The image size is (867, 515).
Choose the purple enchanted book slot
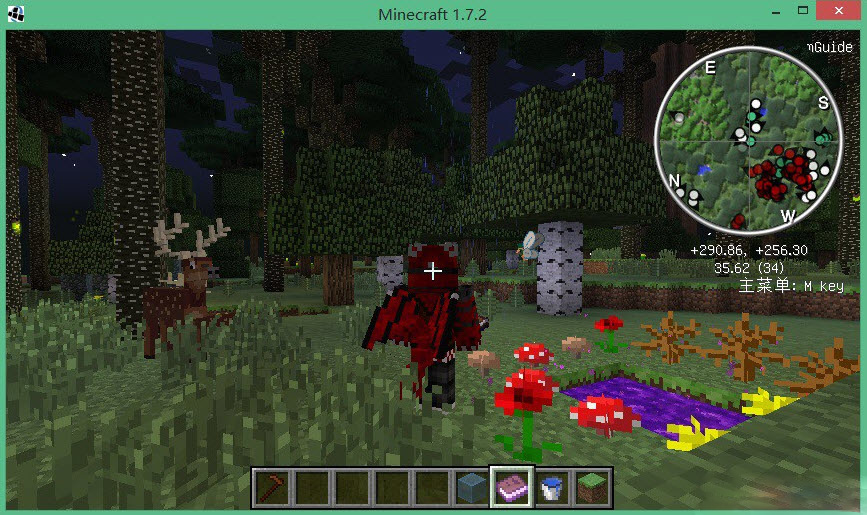(x=510, y=488)
